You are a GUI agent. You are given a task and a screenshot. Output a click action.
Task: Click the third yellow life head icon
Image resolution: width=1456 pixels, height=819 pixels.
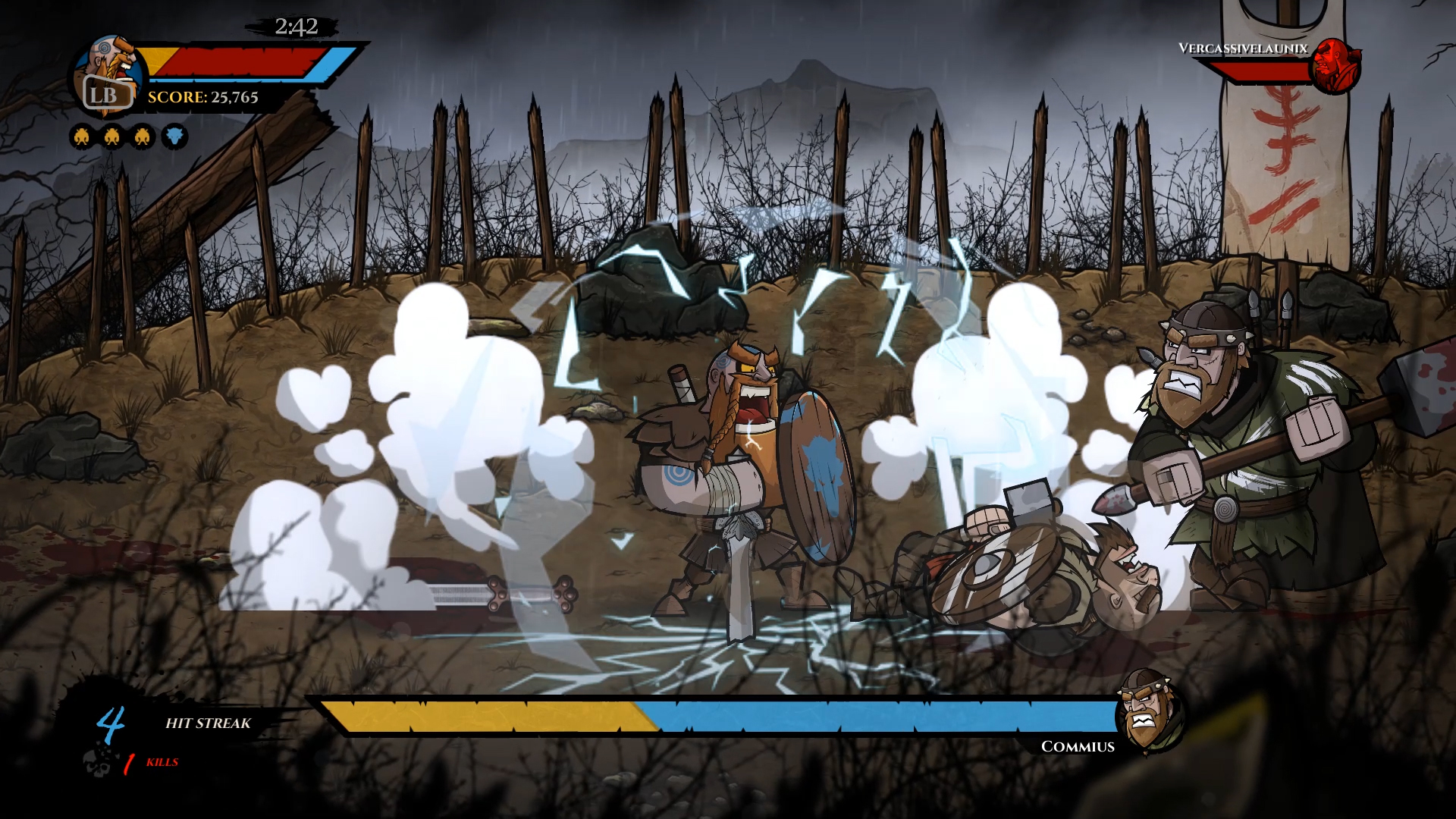pyautogui.click(x=141, y=136)
